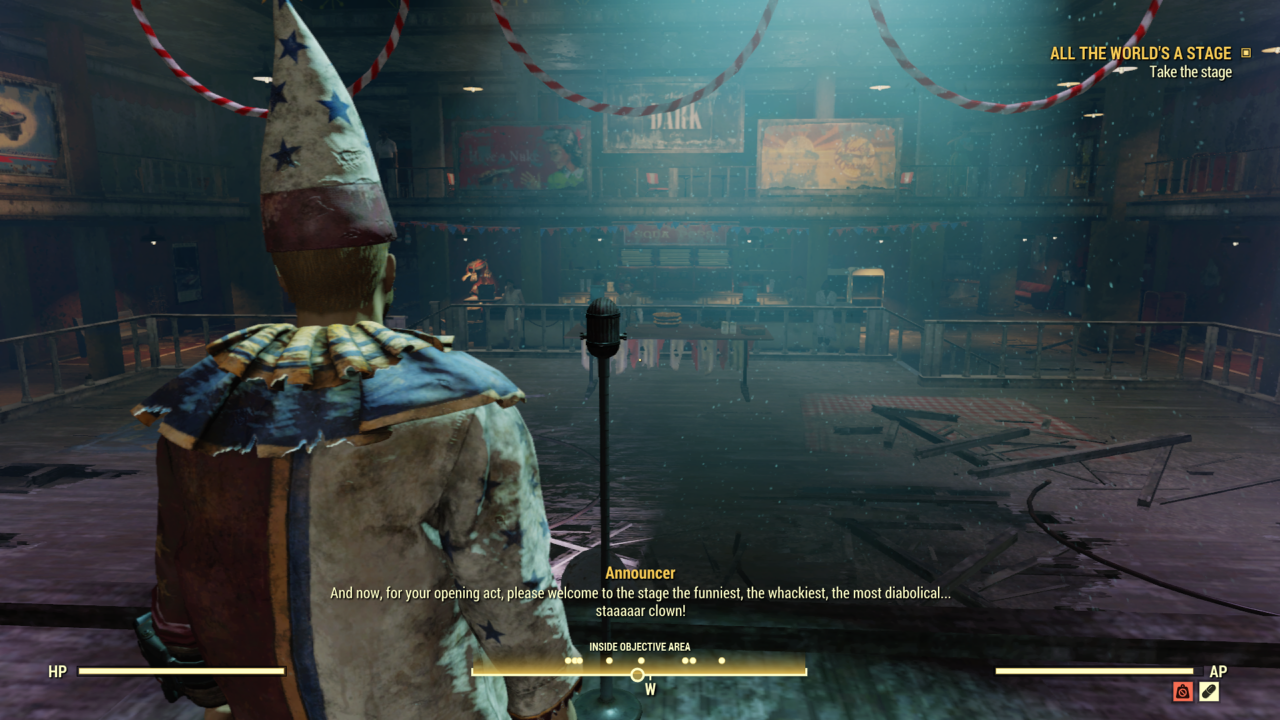
Task: Click the circular objective marker on the compass
Action: click(x=637, y=675)
